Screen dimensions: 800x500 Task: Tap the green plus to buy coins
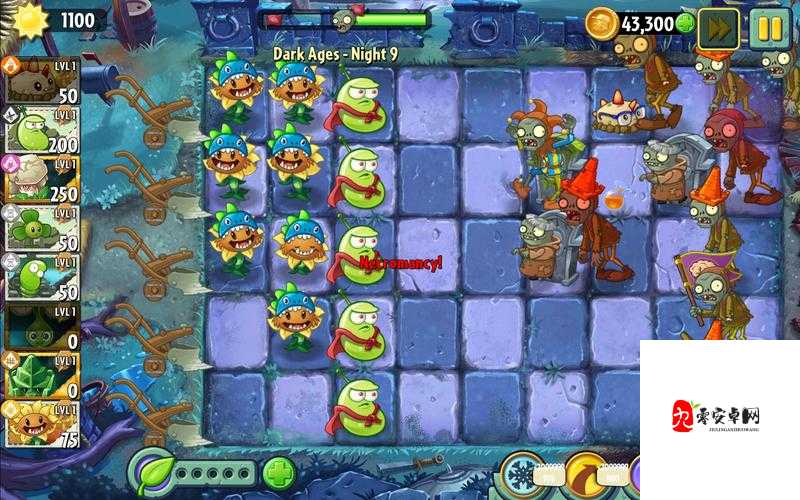coord(685,23)
